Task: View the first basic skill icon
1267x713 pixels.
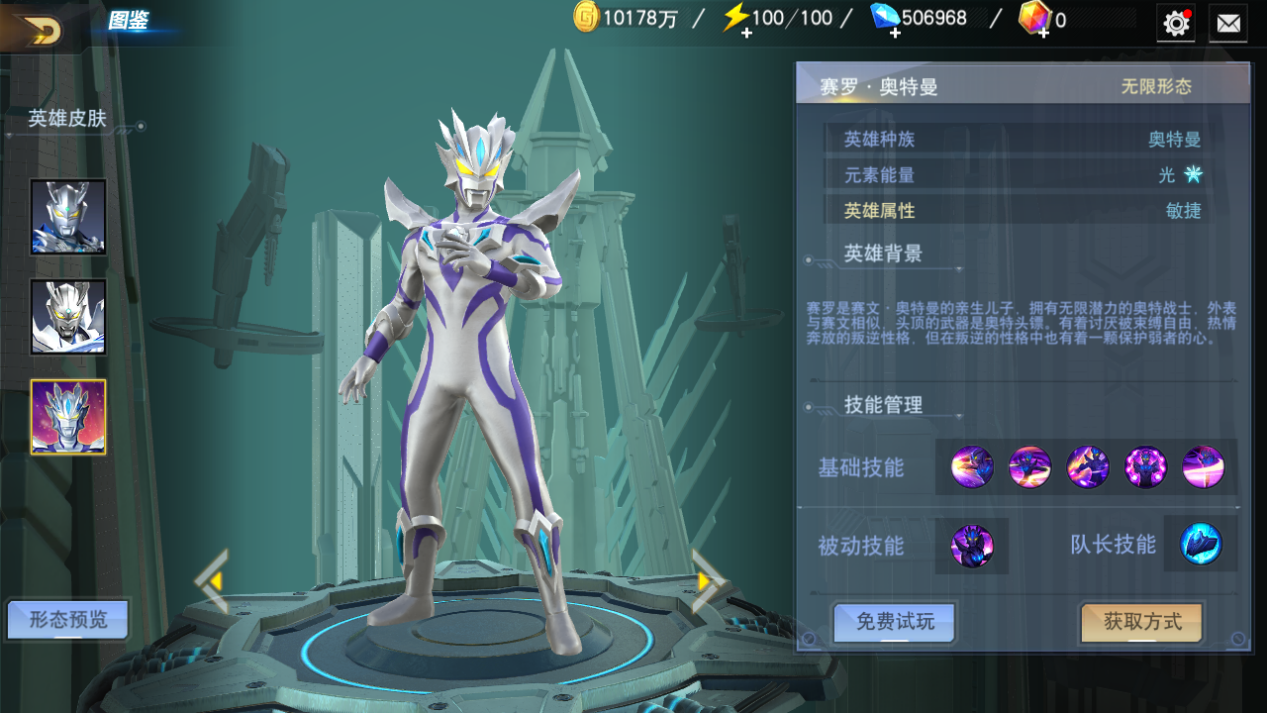Action: click(971, 467)
